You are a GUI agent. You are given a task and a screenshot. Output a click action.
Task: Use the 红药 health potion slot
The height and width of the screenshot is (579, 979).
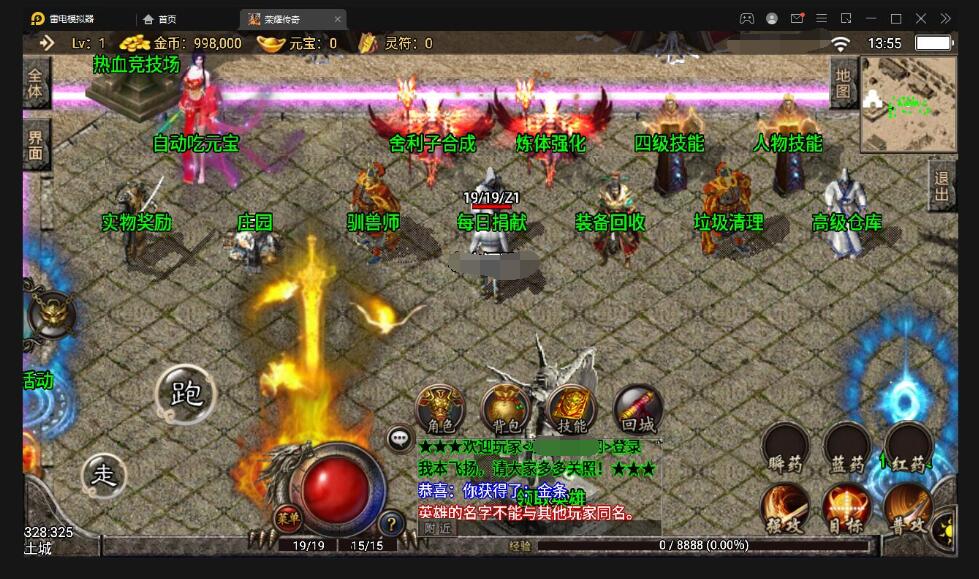click(x=908, y=446)
